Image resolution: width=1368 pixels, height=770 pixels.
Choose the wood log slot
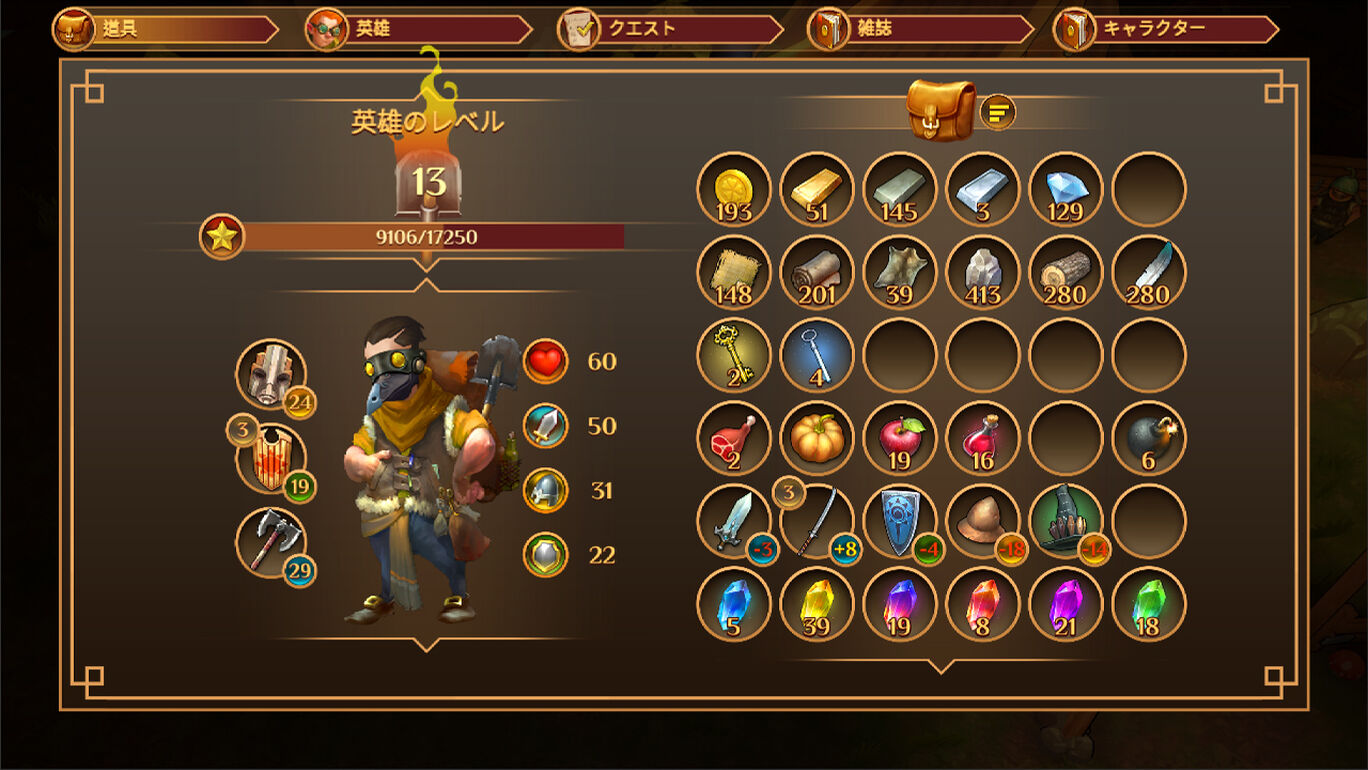coord(1066,272)
